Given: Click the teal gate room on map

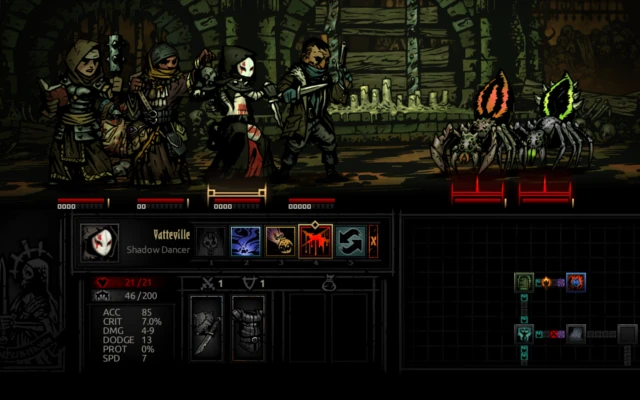Looking at the screenshot, I should 525,333.
